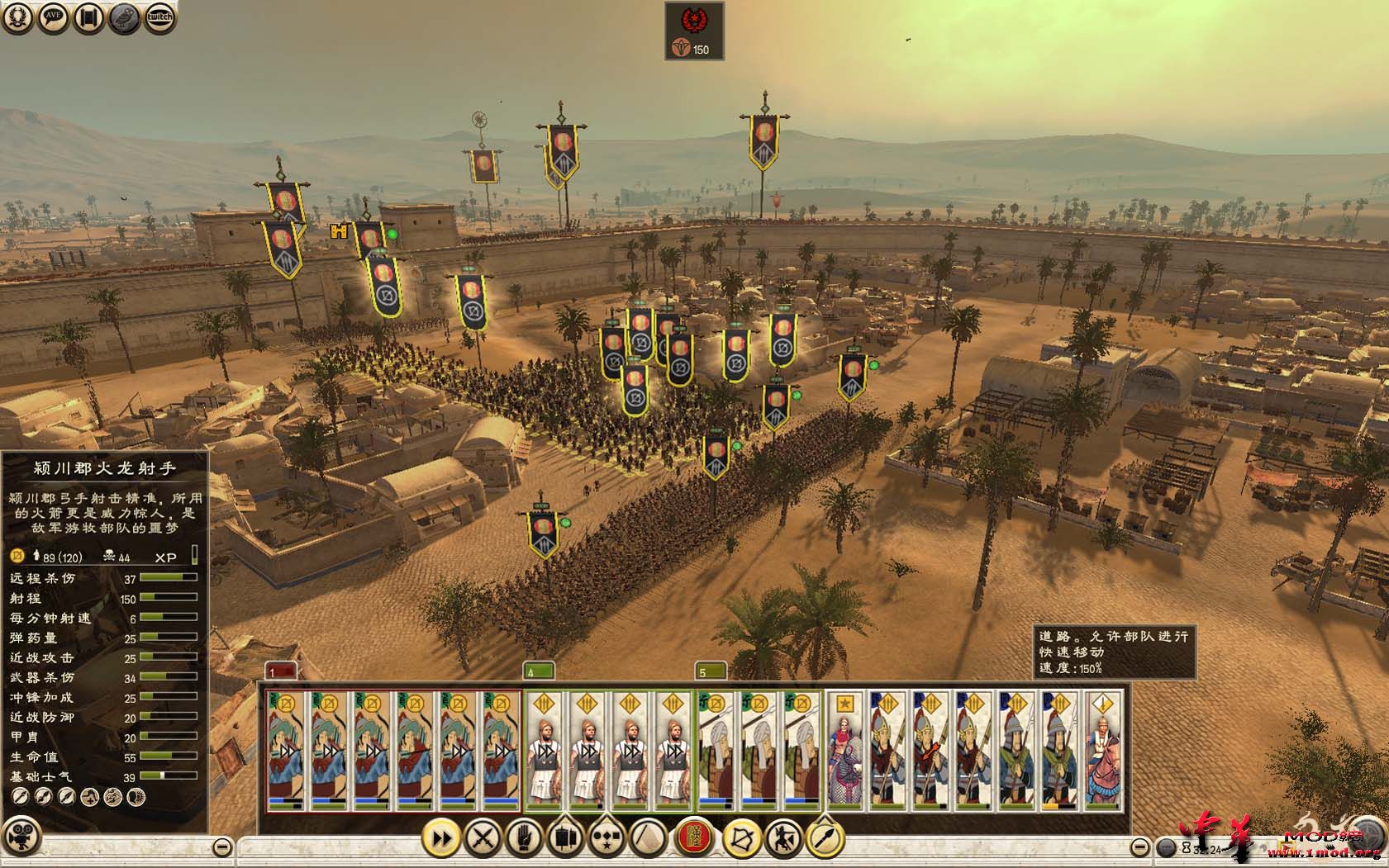1389x868 pixels.
Task: Toggle fire-at-will with the bow button
Action: tap(741, 838)
